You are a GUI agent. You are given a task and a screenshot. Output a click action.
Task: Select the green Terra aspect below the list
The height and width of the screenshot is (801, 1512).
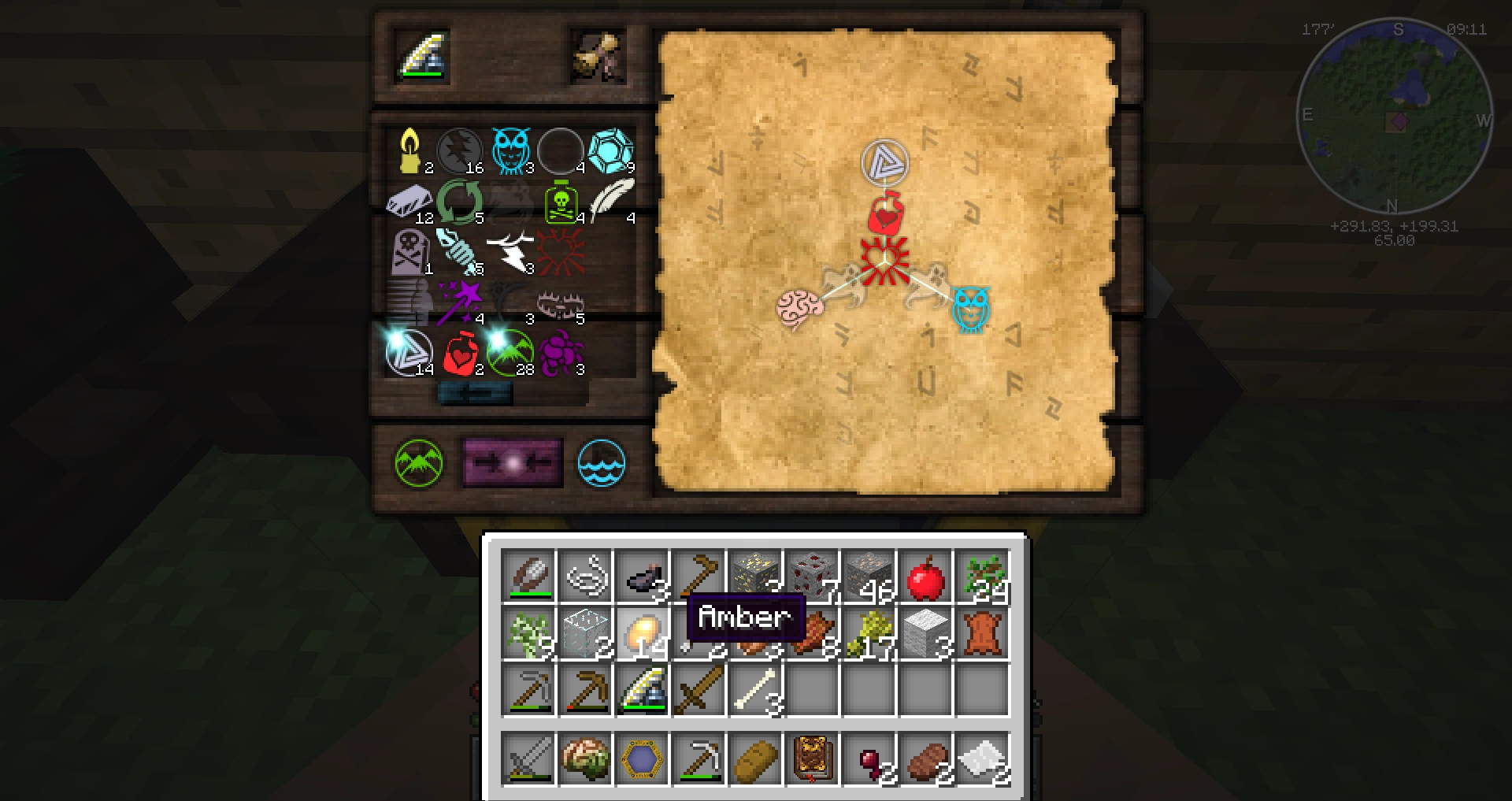(x=419, y=463)
